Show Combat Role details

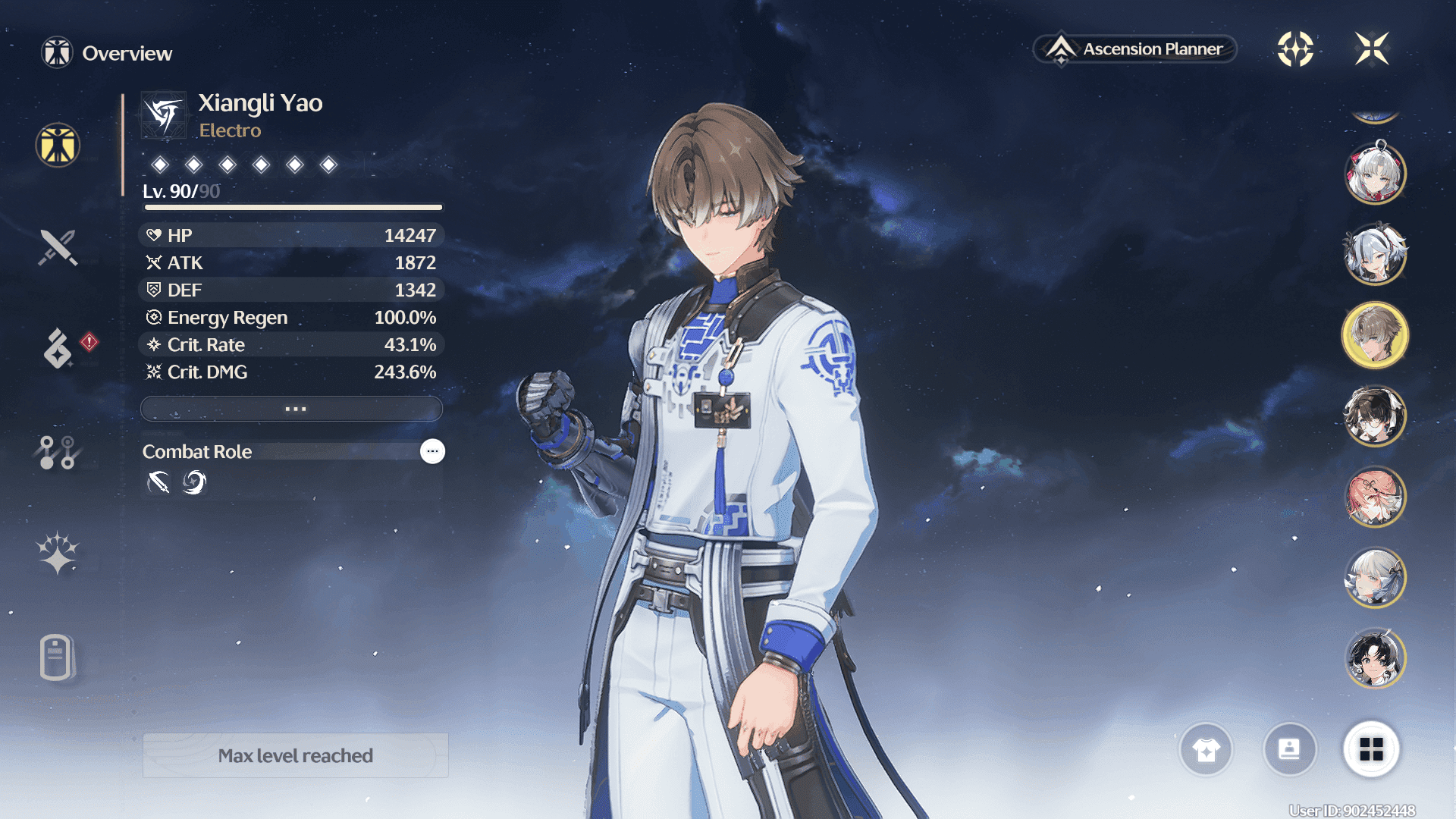click(x=432, y=451)
